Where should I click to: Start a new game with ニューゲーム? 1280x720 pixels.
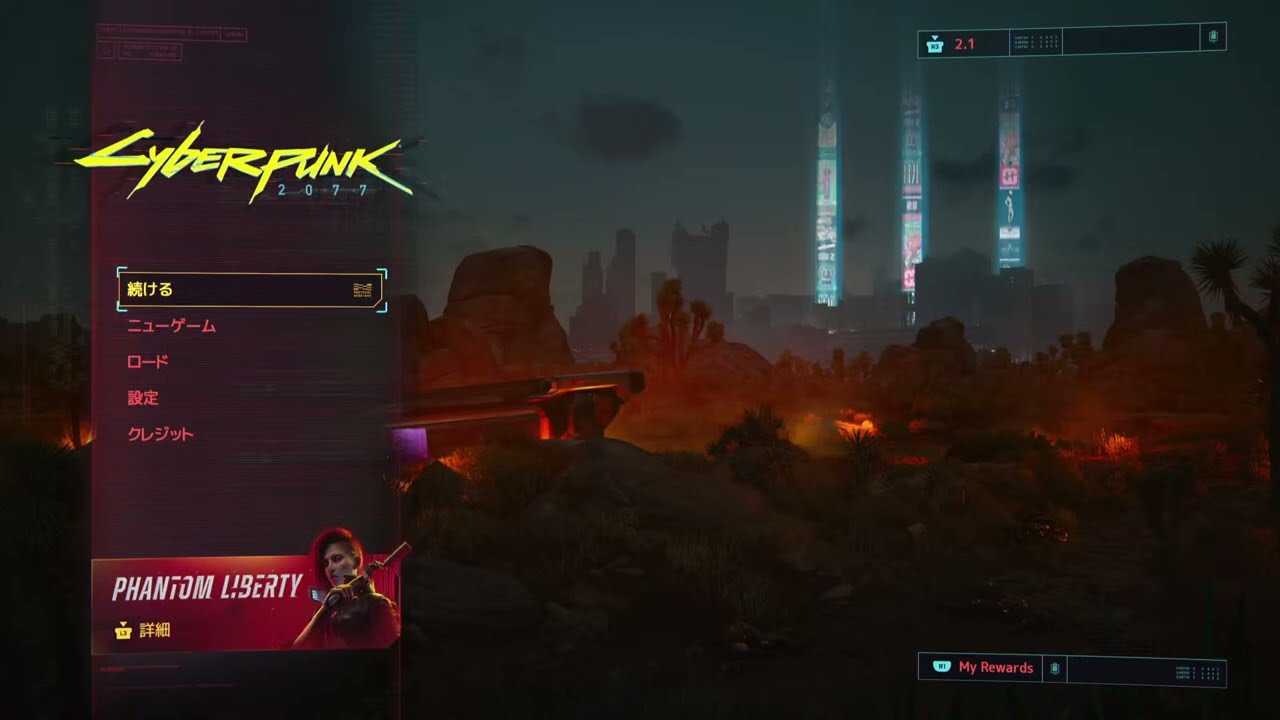(172, 326)
